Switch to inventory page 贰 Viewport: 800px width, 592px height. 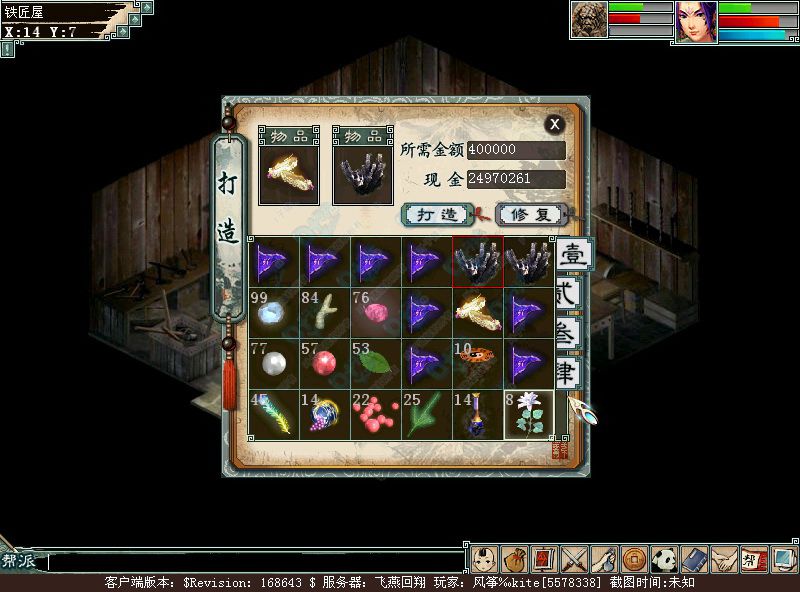click(567, 295)
